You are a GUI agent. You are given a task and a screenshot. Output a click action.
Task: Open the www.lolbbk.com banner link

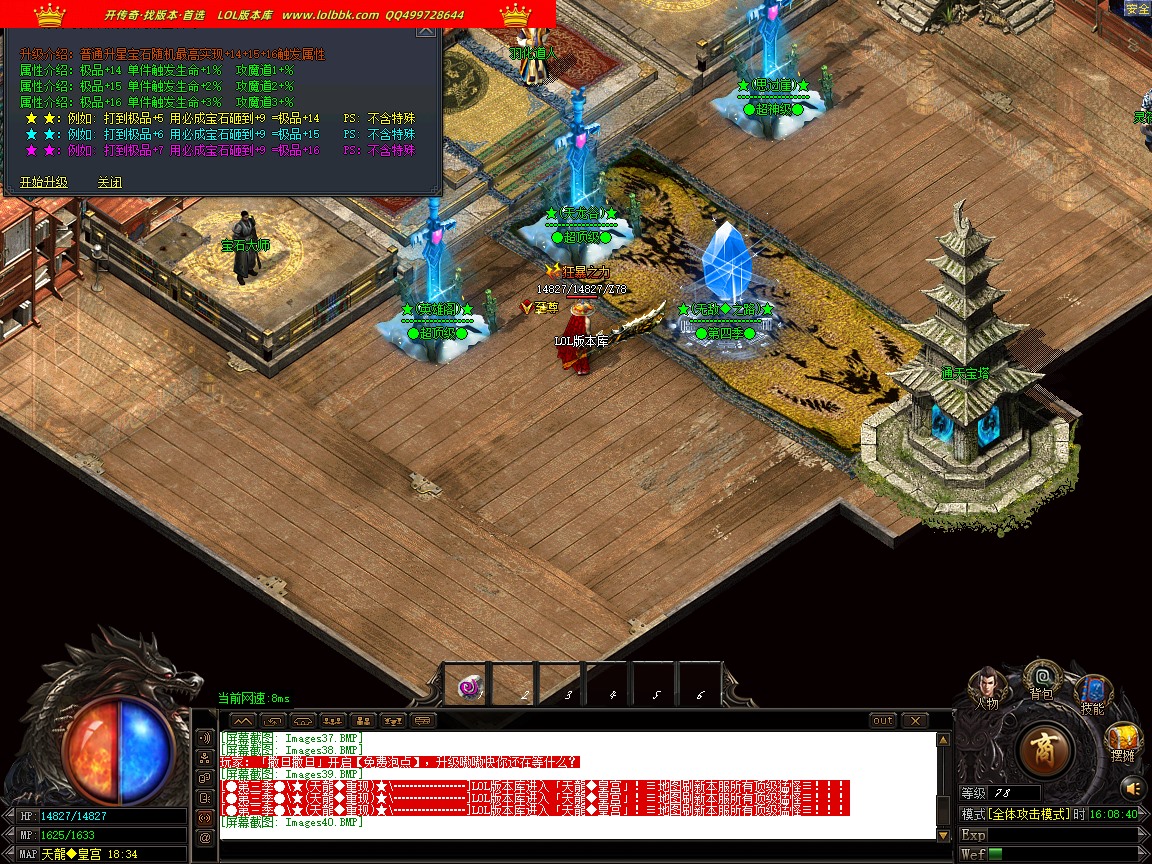[x=330, y=15]
